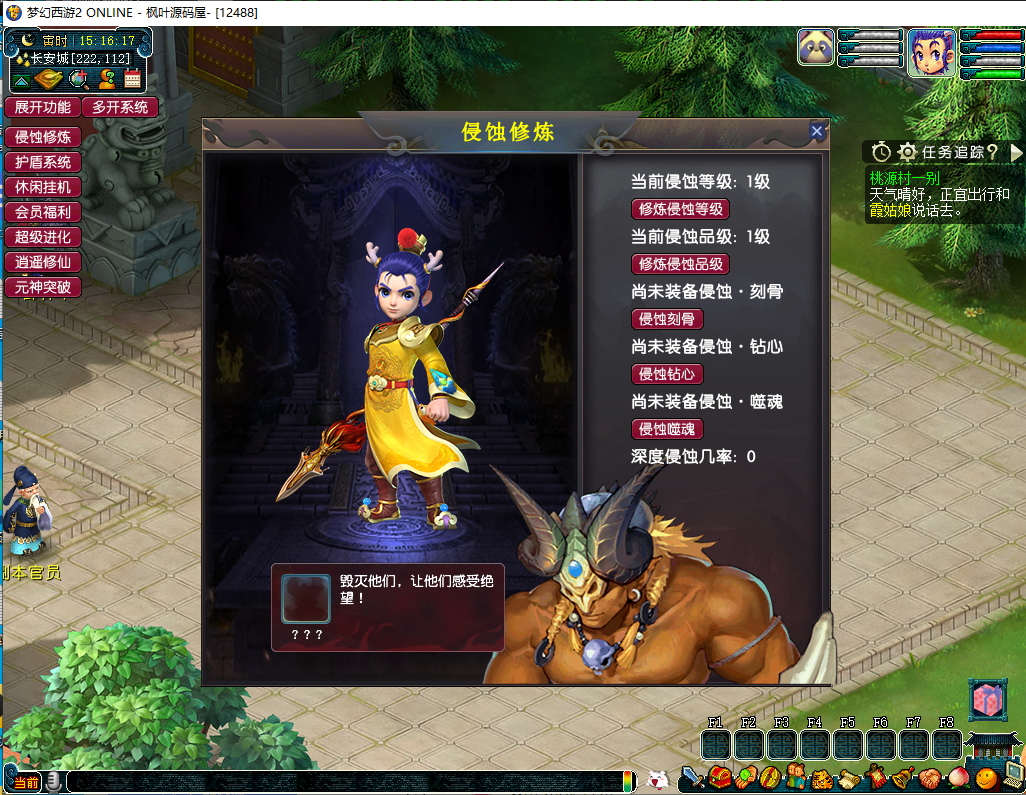
Task: Choose the 元神突破 entry
Action: click(x=42, y=287)
